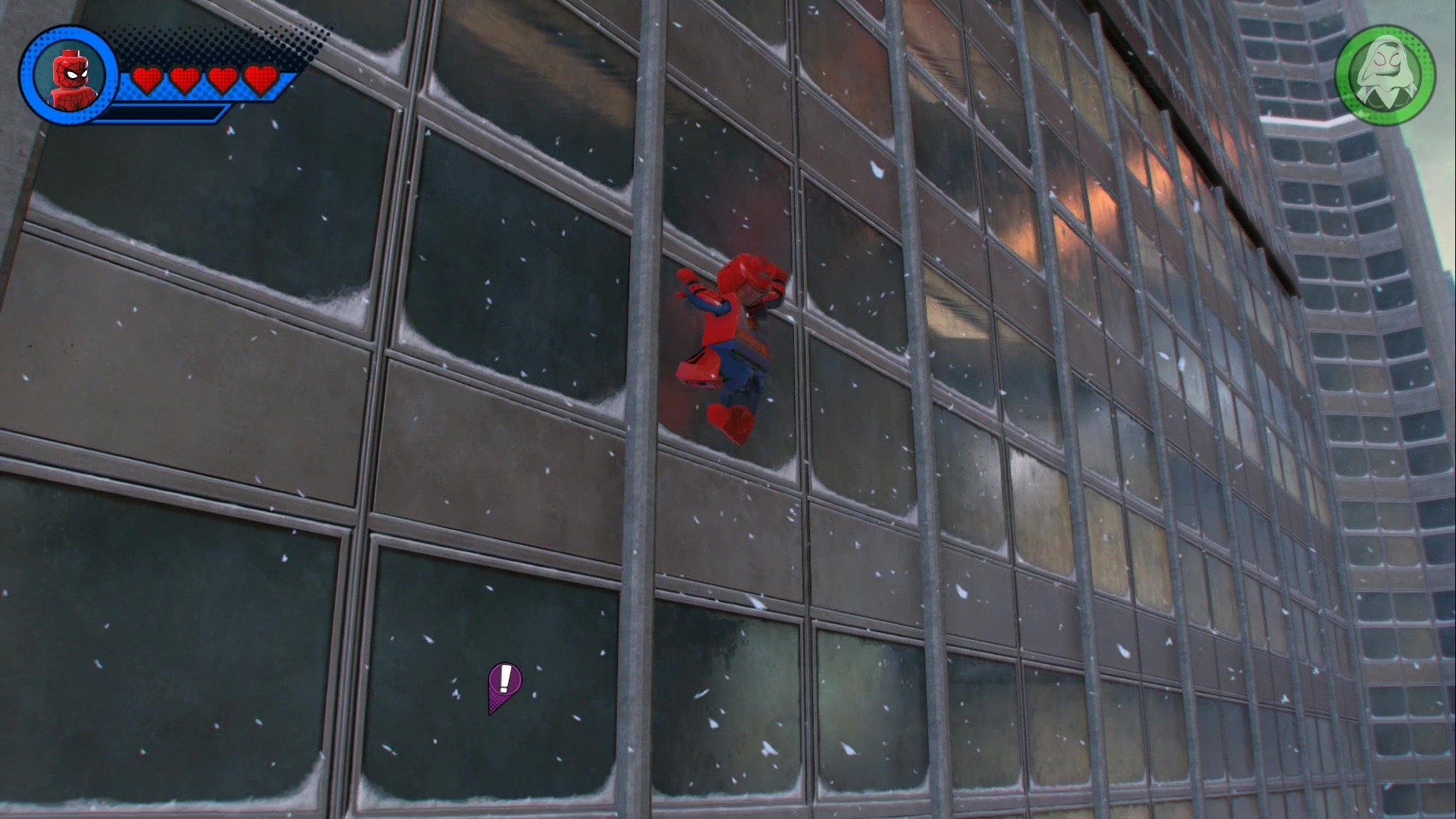This screenshot has height=819, width=1456.
Task: Click the health hearts row to toggle HUD
Action: pos(205,79)
